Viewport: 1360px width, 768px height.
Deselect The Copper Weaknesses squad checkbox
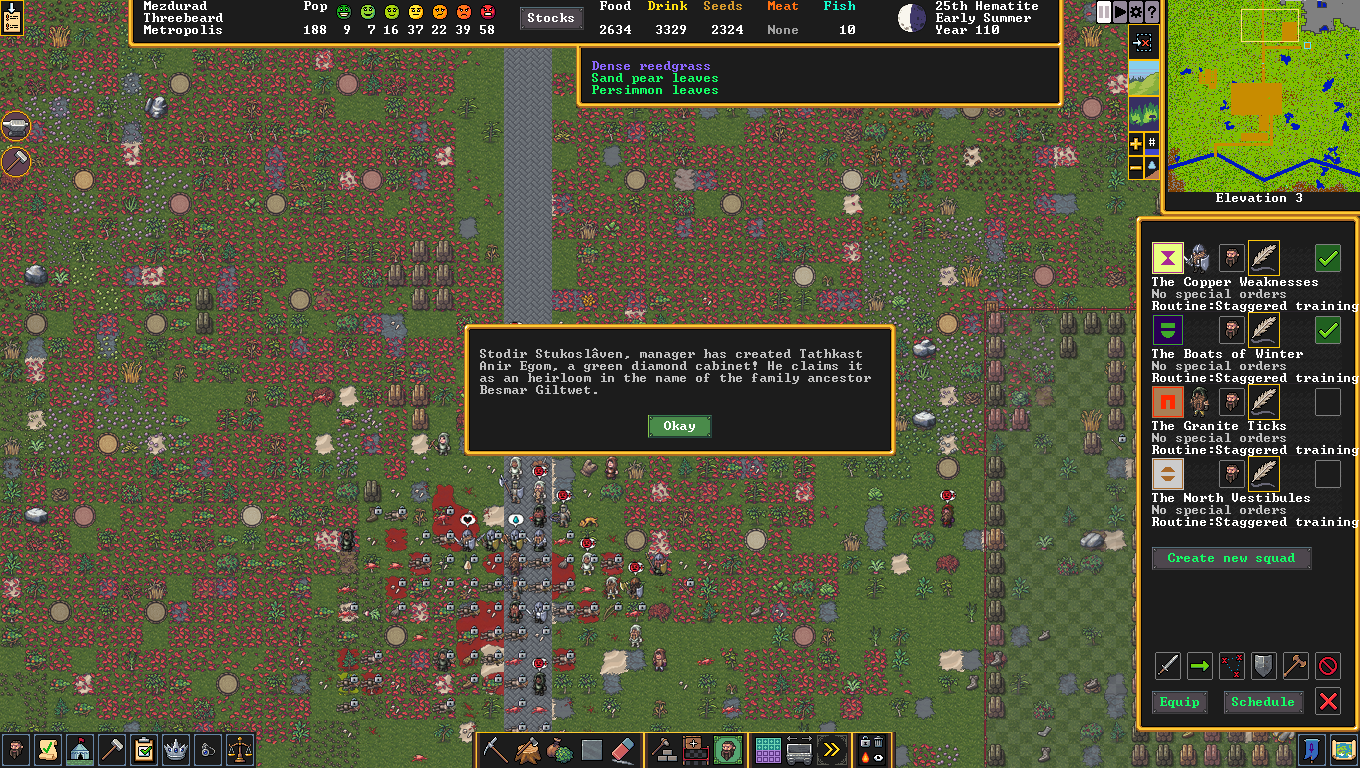[1328, 258]
